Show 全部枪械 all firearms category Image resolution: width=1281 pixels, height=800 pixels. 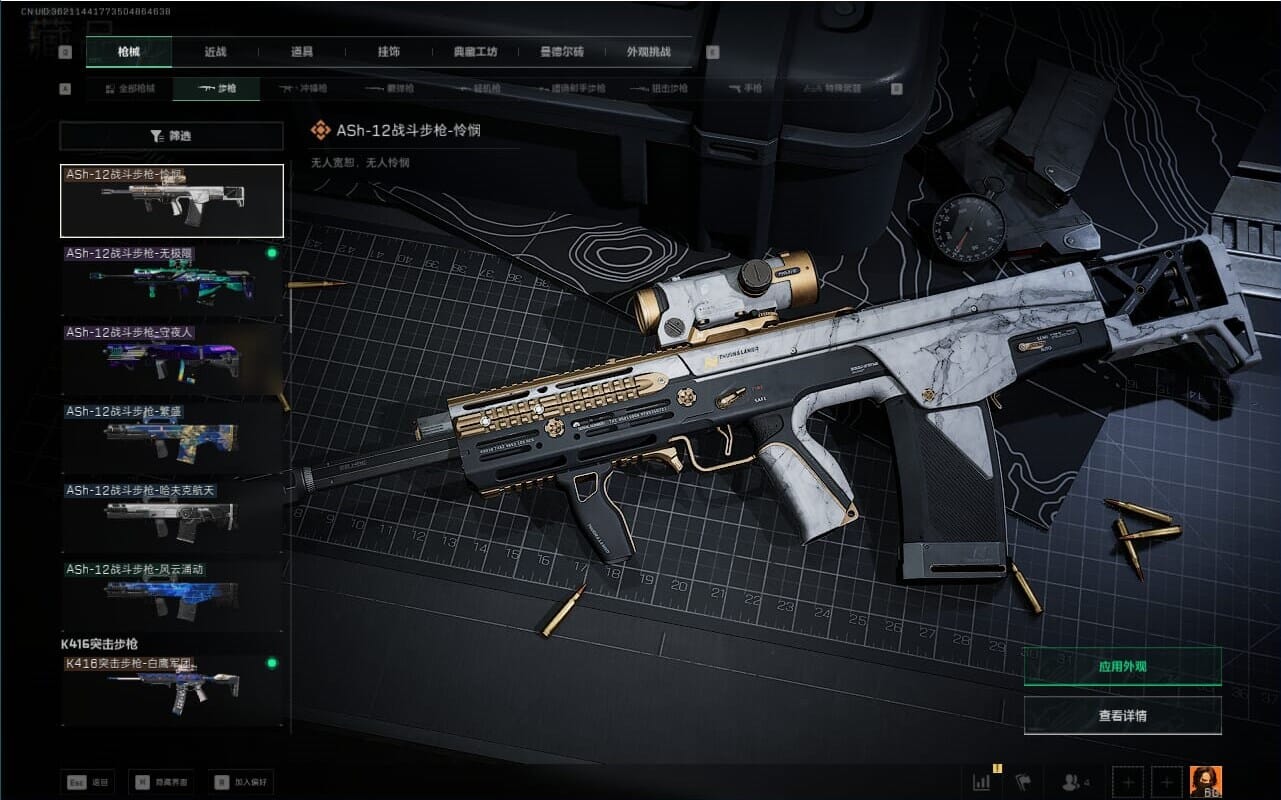[130, 89]
